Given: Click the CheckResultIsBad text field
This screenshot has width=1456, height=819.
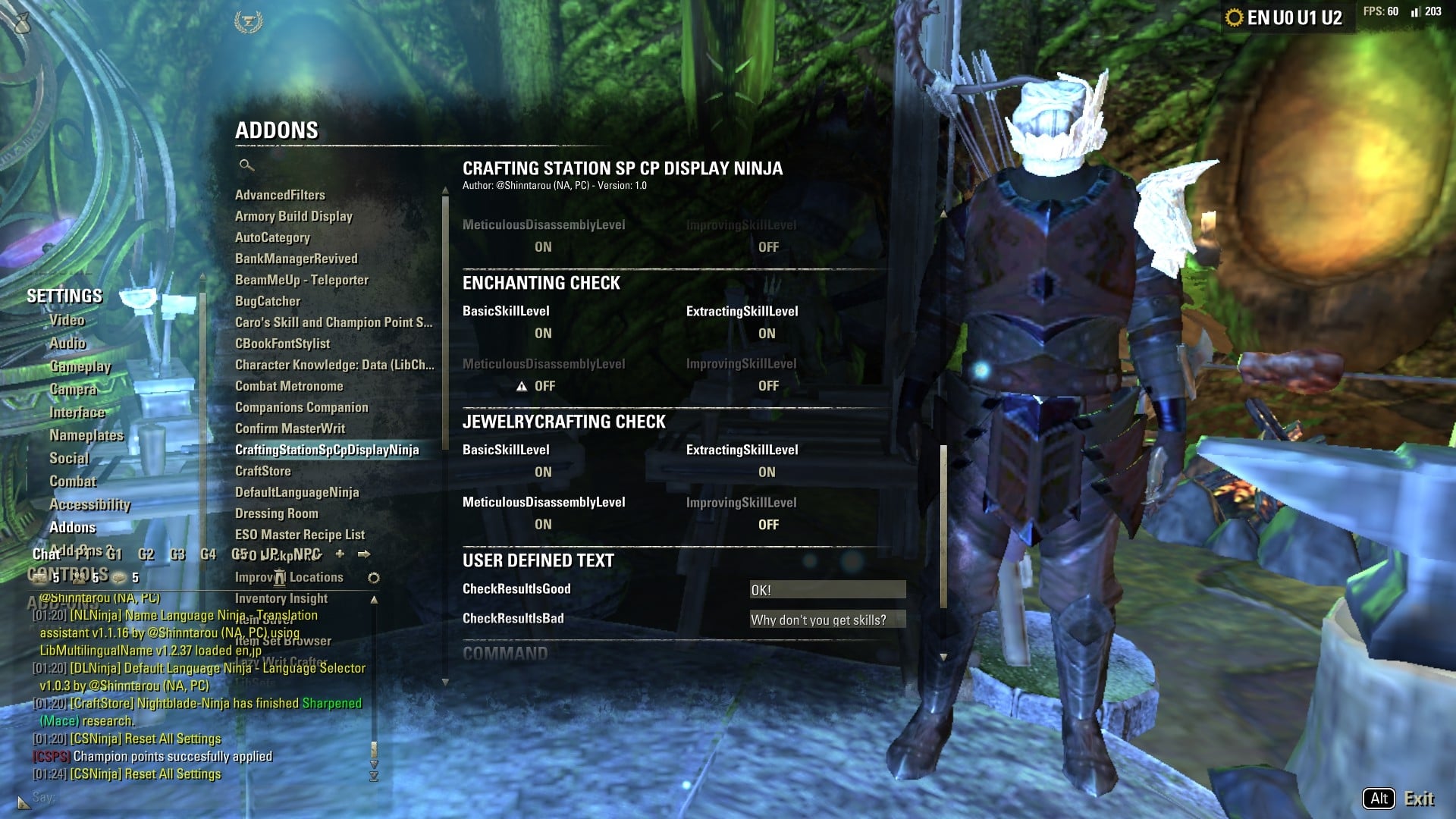Looking at the screenshot, I should (827, 620).
